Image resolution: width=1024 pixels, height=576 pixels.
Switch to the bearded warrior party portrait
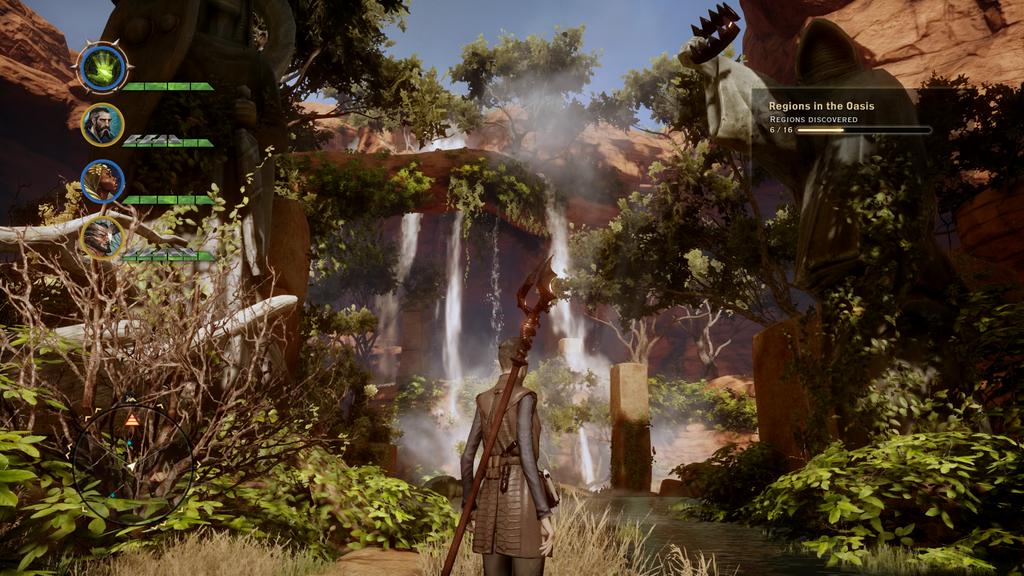click(102, 124)
